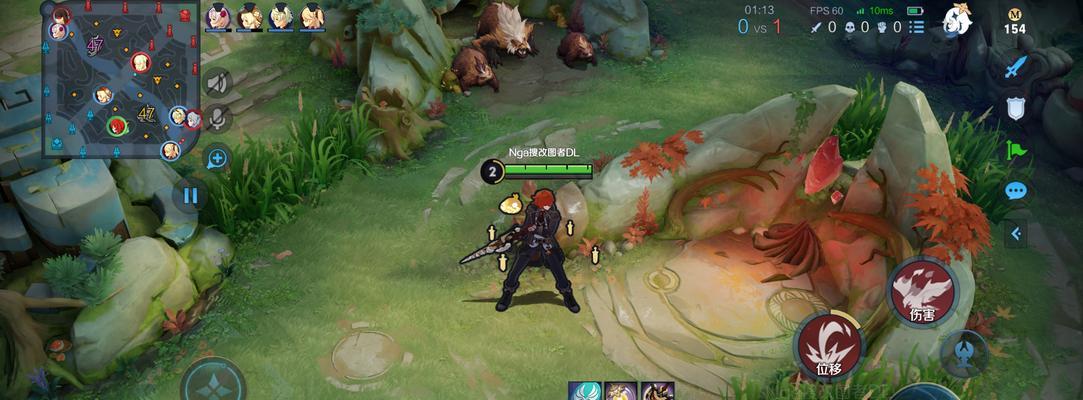1083x400 pixels.
Task: Toggle the muted microphone button
Action: (x=217, y=120)
